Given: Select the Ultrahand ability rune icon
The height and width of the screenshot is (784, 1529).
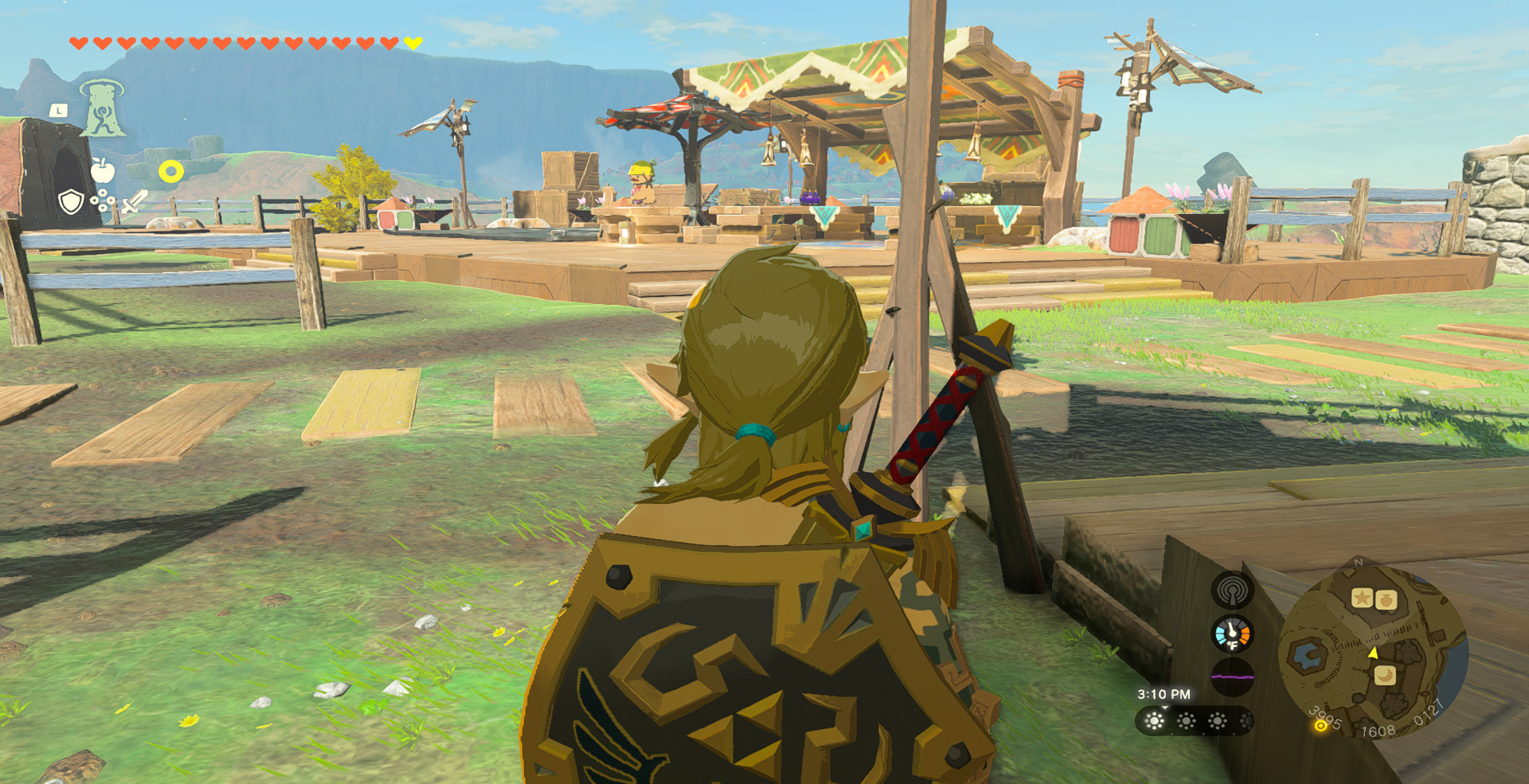Looking at the screenshot, I should point(102,108).
